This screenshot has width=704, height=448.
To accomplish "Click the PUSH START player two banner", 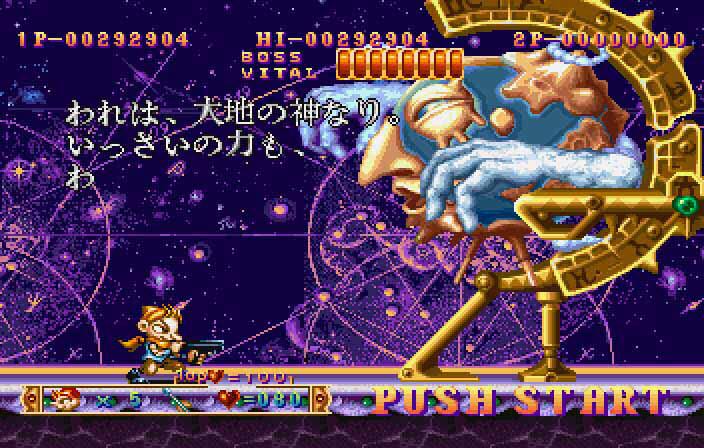I will 520,401.
